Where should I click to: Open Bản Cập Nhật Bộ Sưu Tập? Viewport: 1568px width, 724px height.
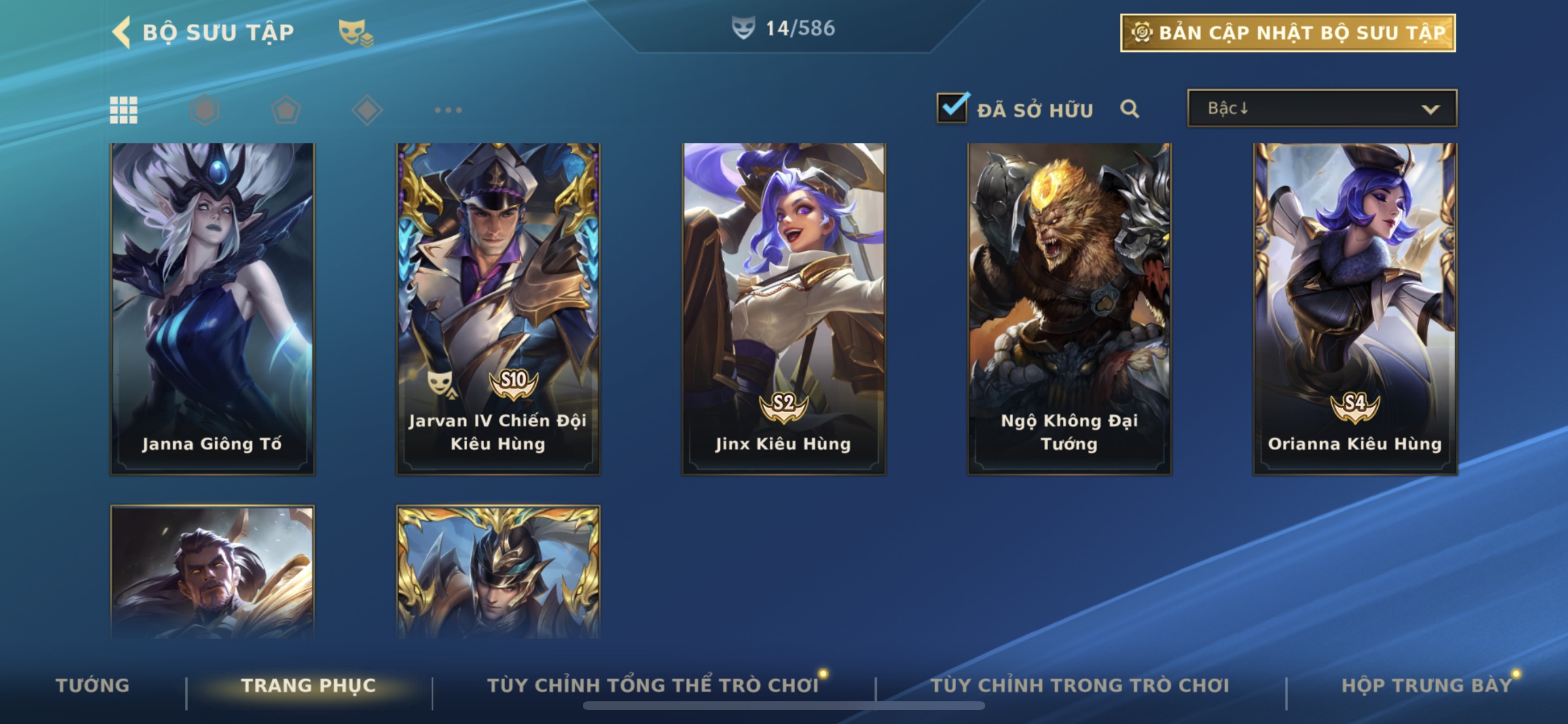click(1287, 33)
